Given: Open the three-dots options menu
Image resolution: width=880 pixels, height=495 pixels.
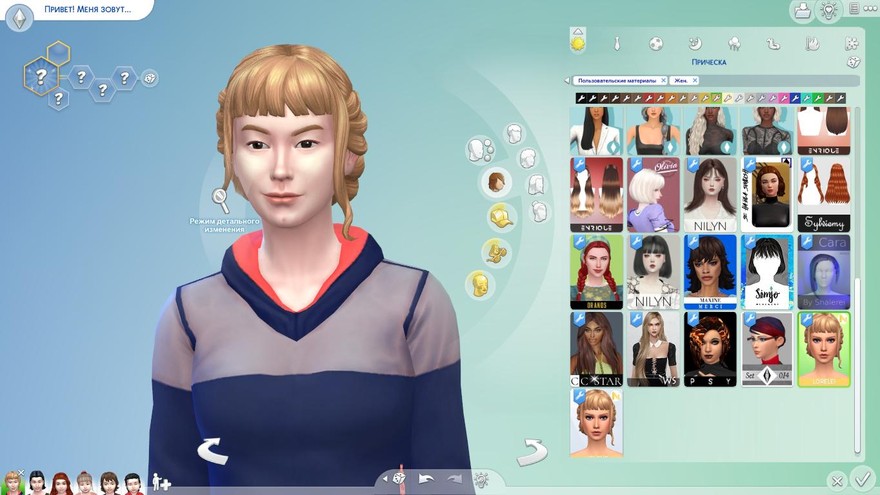Looking at the screenshot, I should [x=869, y=9].
